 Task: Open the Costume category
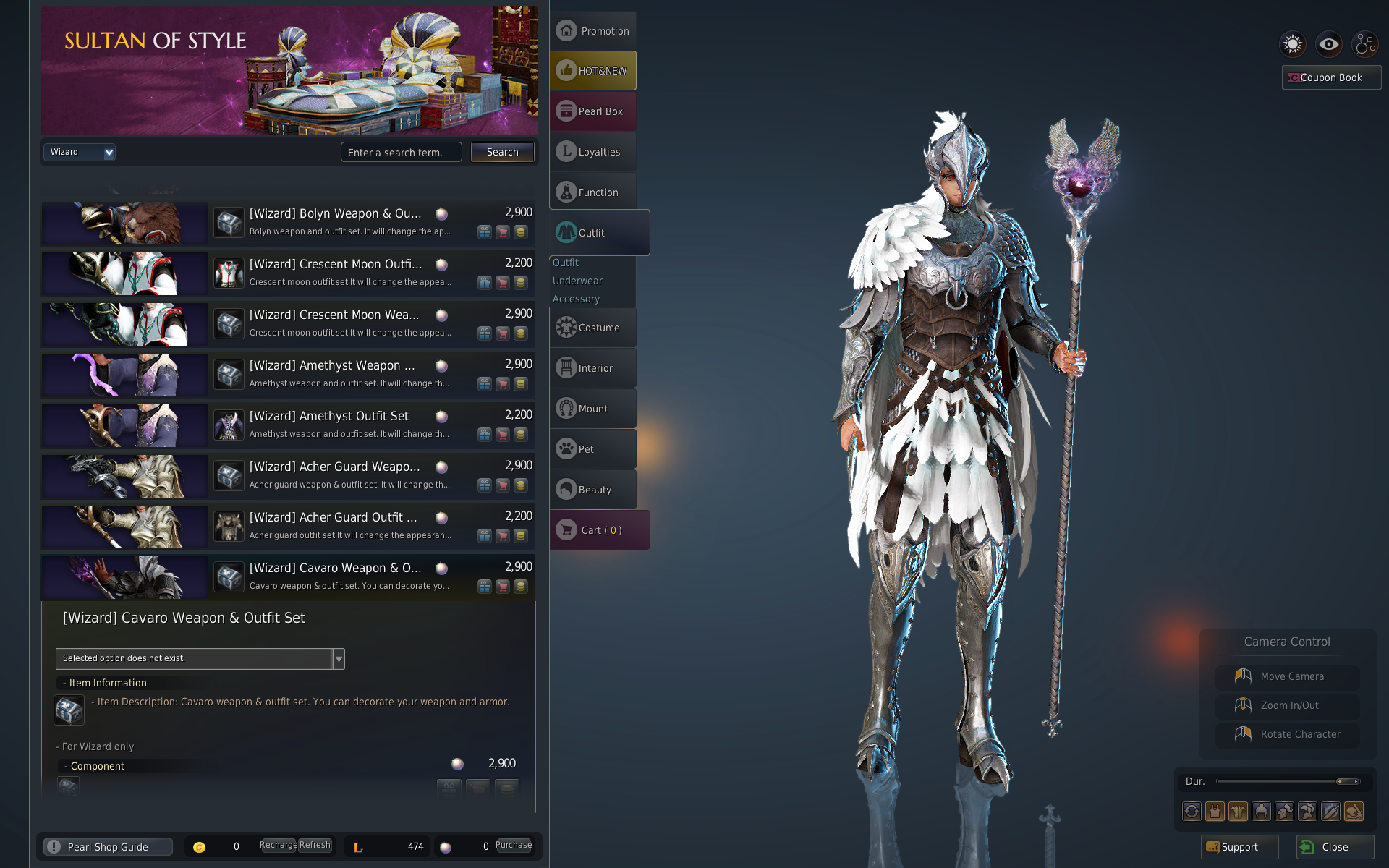(x=593, y=328)
